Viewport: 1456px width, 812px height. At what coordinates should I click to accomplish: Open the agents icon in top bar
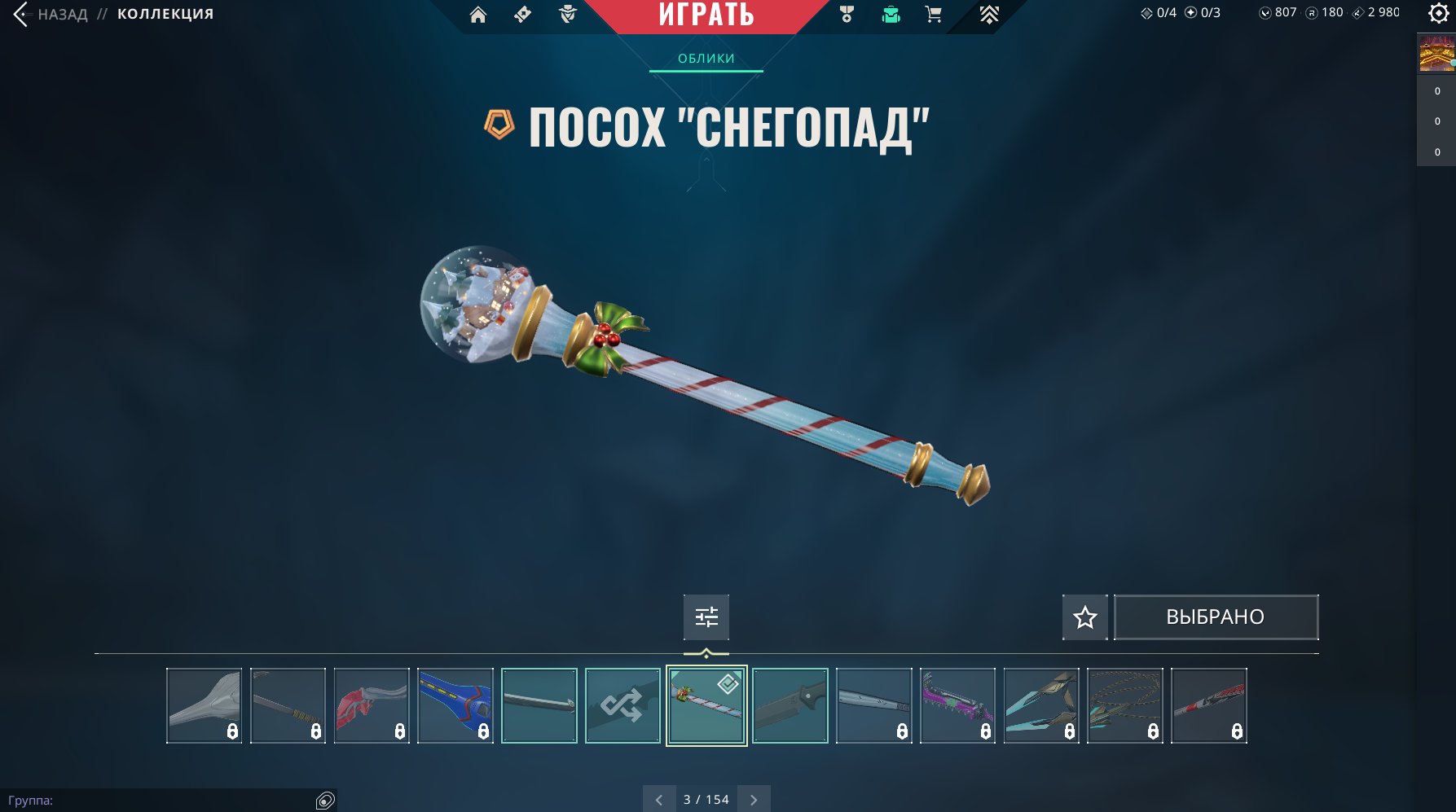tap(568, 14)
